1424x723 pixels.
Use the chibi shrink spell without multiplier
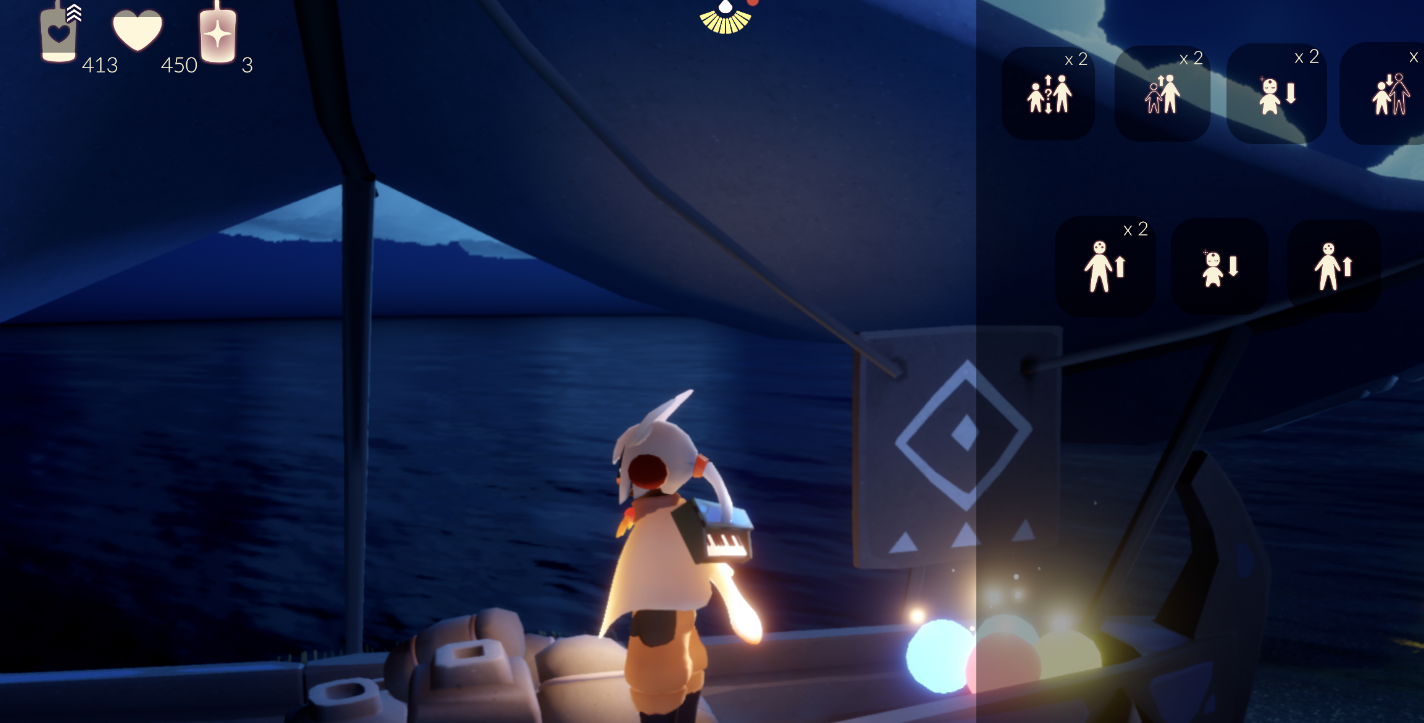click(x=1219, y=266)
